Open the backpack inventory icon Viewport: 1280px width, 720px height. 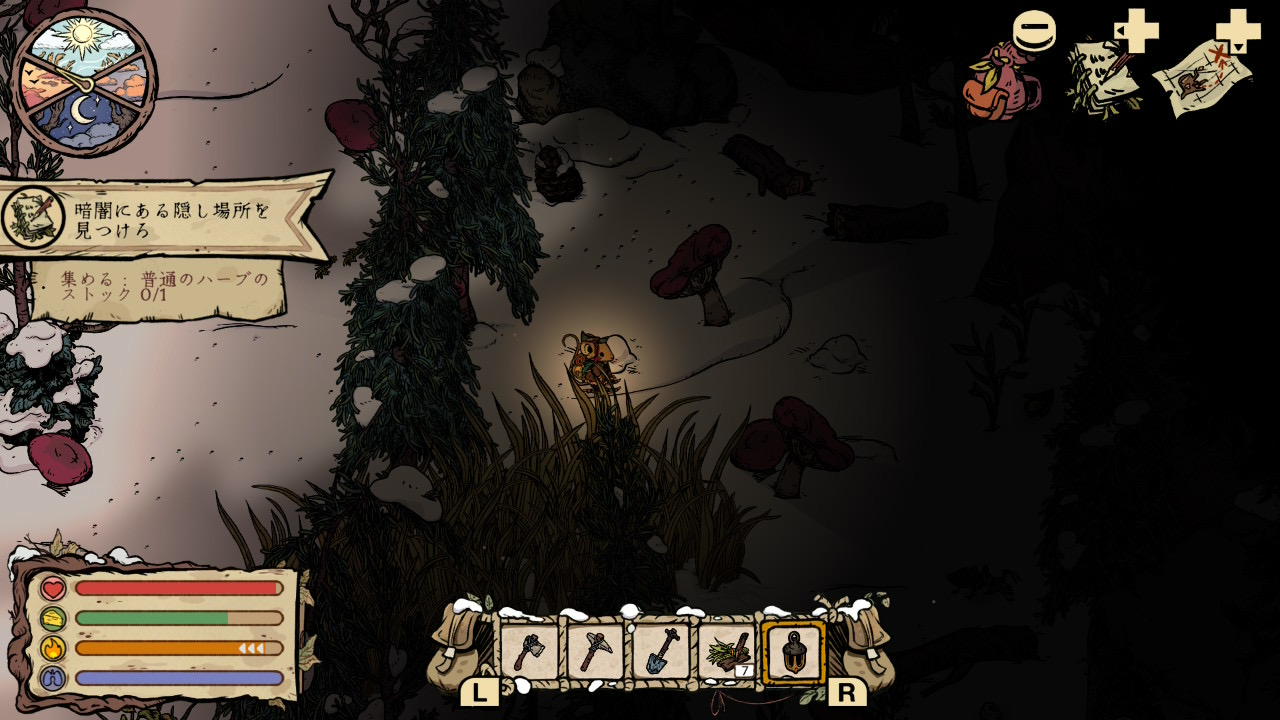click(1001, 83)
